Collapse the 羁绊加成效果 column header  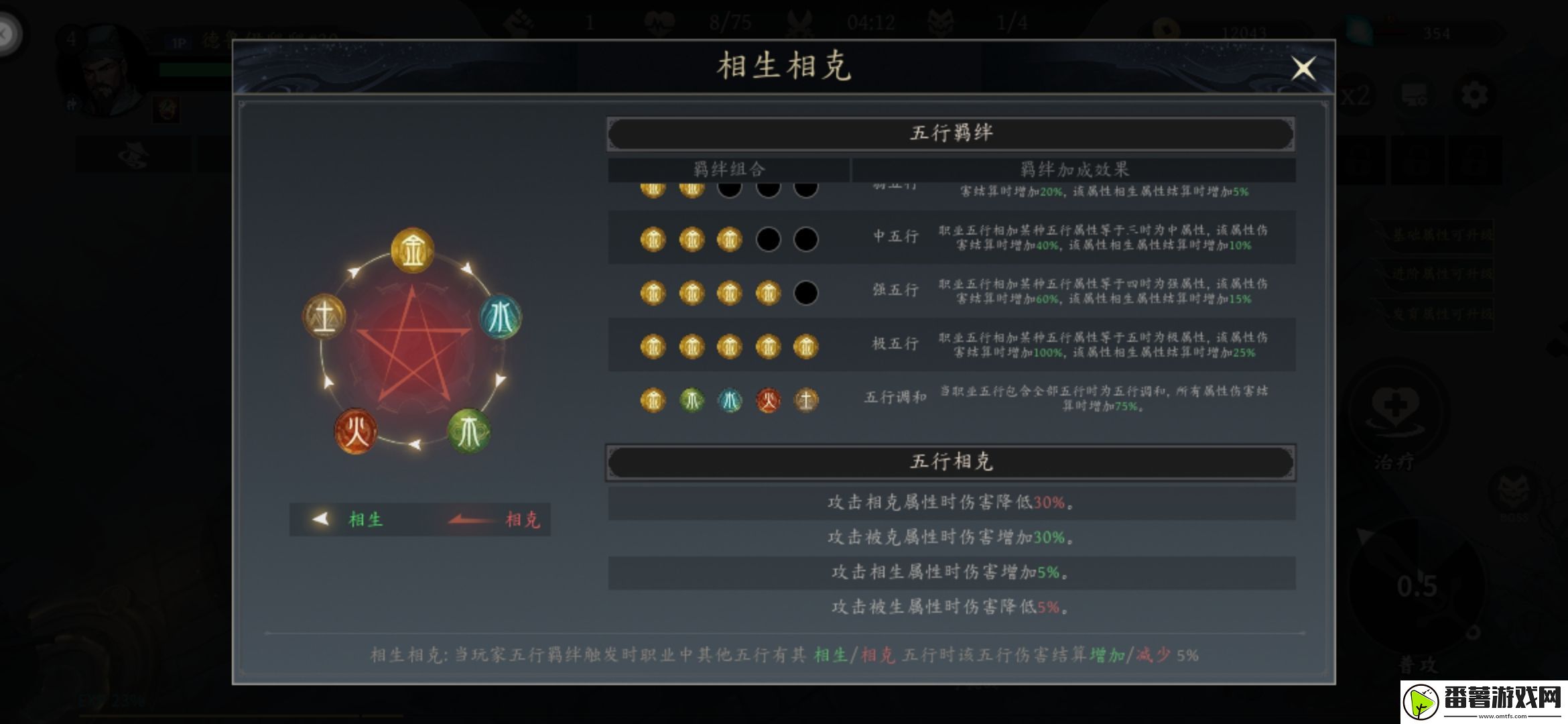pos(1075,169)
